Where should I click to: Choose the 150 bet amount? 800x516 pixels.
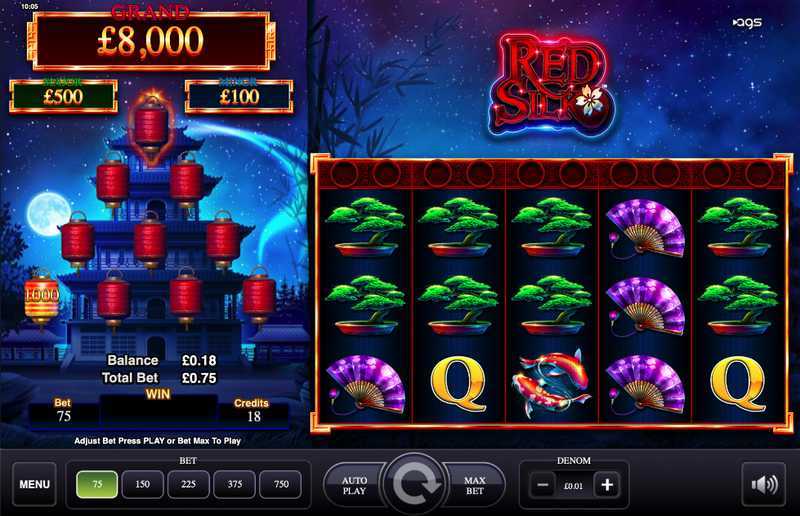pyautogui.click(x=142, y=485)
